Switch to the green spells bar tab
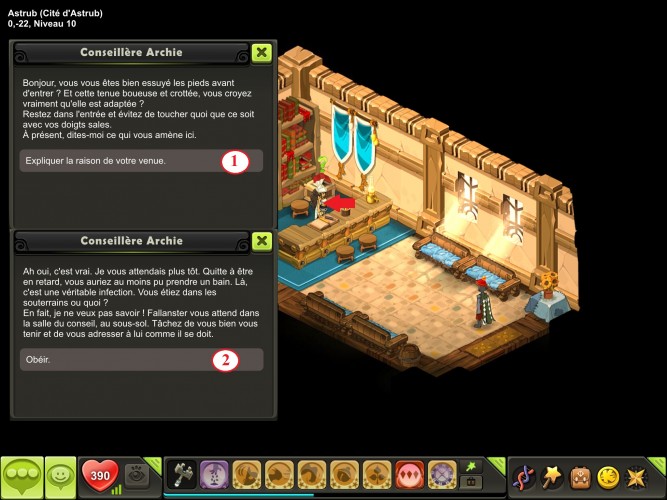Viewport: 667px width, 500px height. pos(469,466)
